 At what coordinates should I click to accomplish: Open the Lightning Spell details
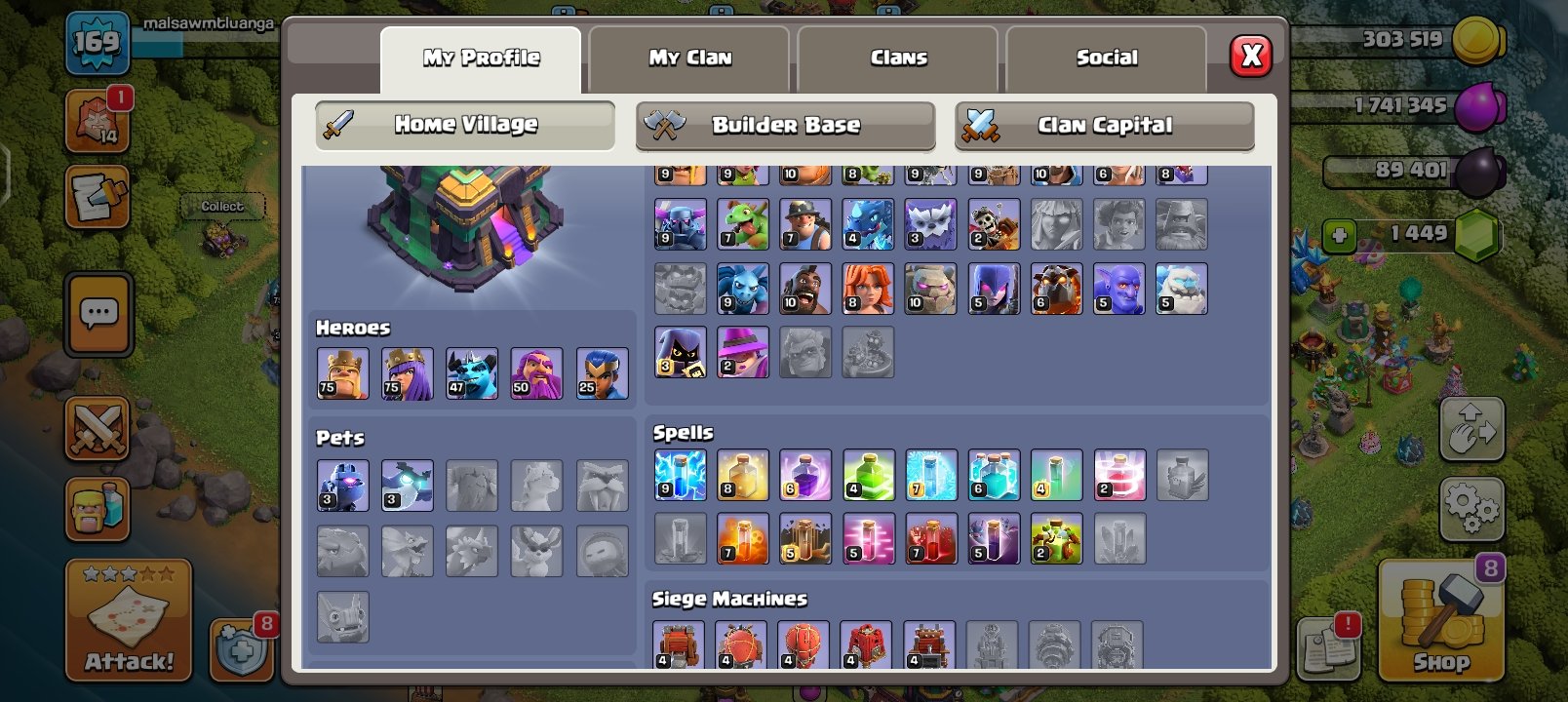[680, 474]
